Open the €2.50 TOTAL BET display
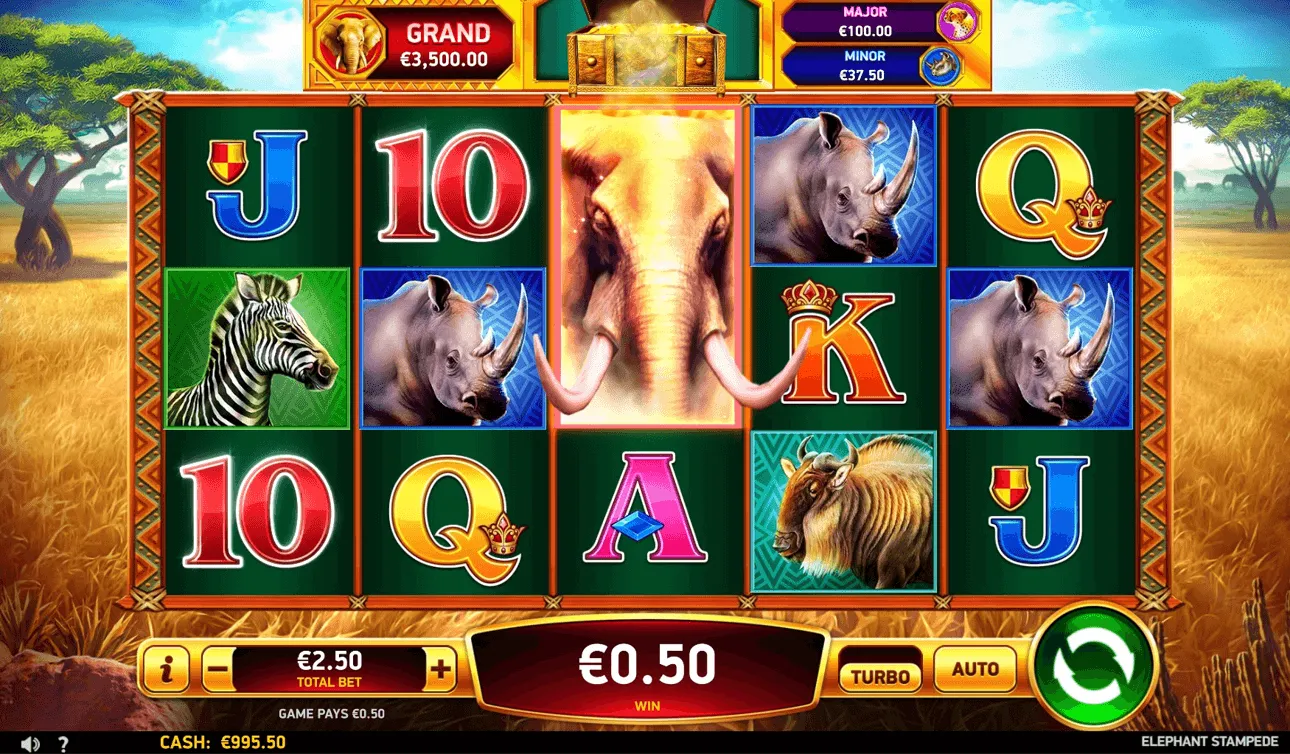The height and width of the screenshot is (754, 1290). click(x=330, y=668)
